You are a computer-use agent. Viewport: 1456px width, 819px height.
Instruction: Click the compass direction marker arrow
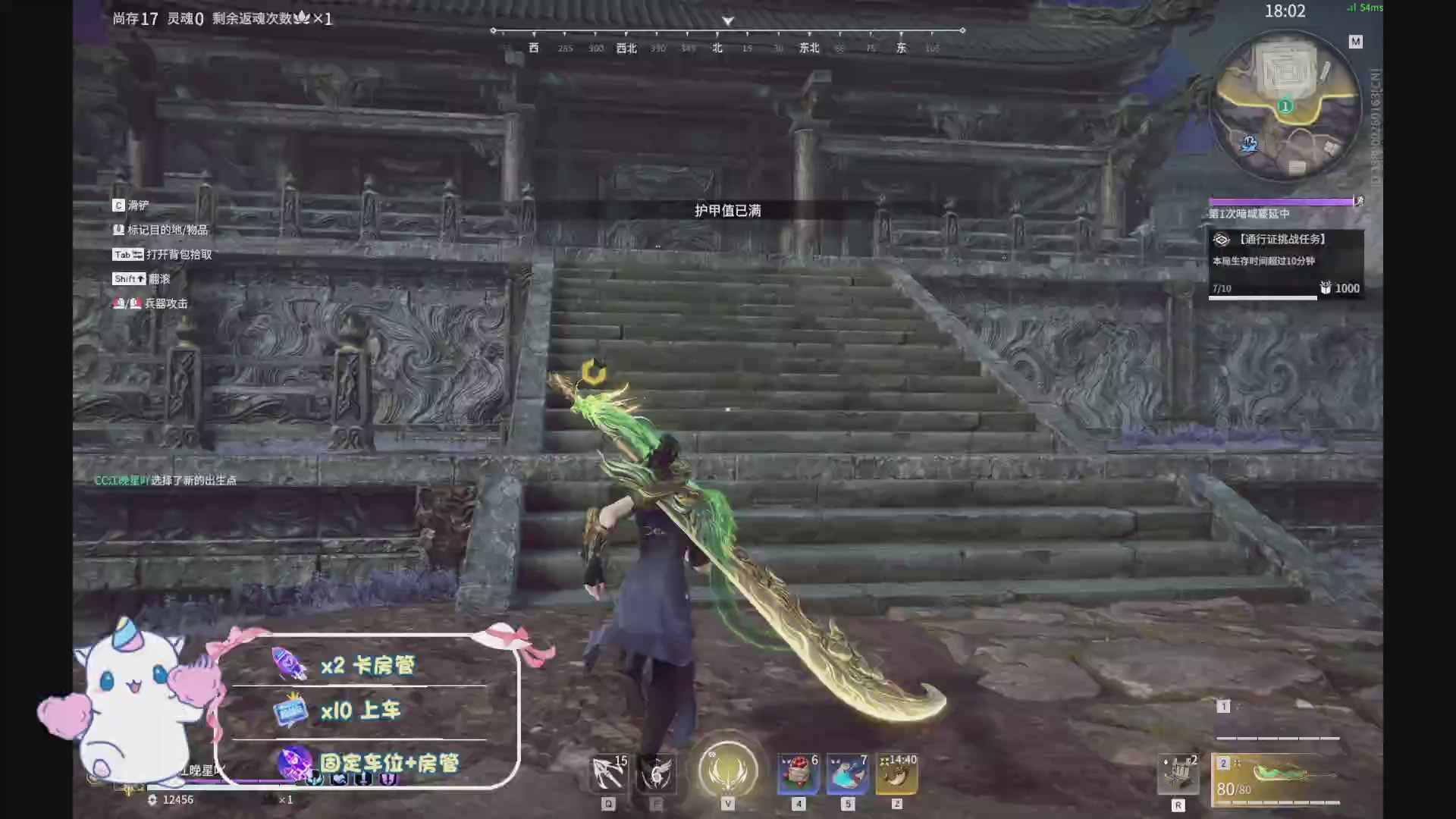726,21
